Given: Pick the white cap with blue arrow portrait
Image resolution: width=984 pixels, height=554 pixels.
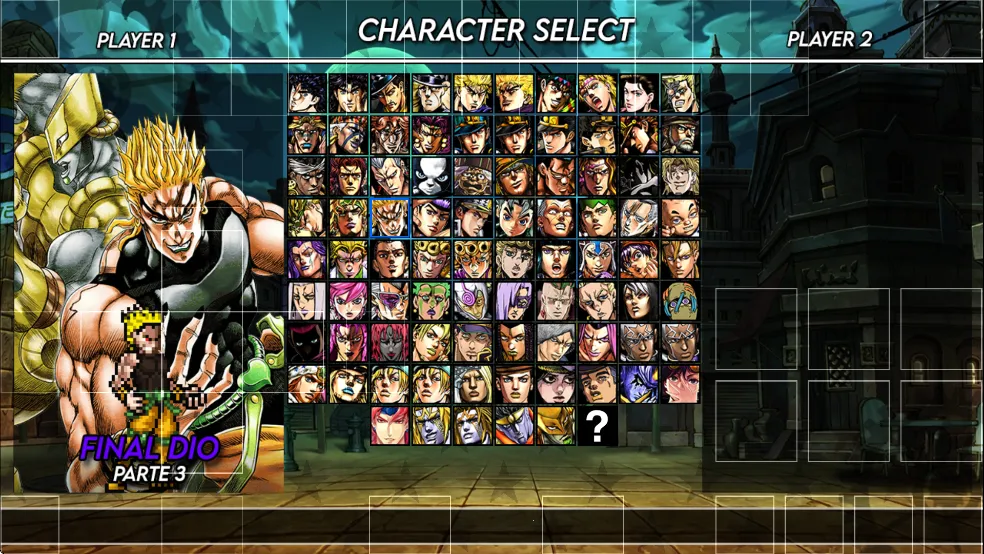Looking at the screenshot, I should [x=597, y=259].
